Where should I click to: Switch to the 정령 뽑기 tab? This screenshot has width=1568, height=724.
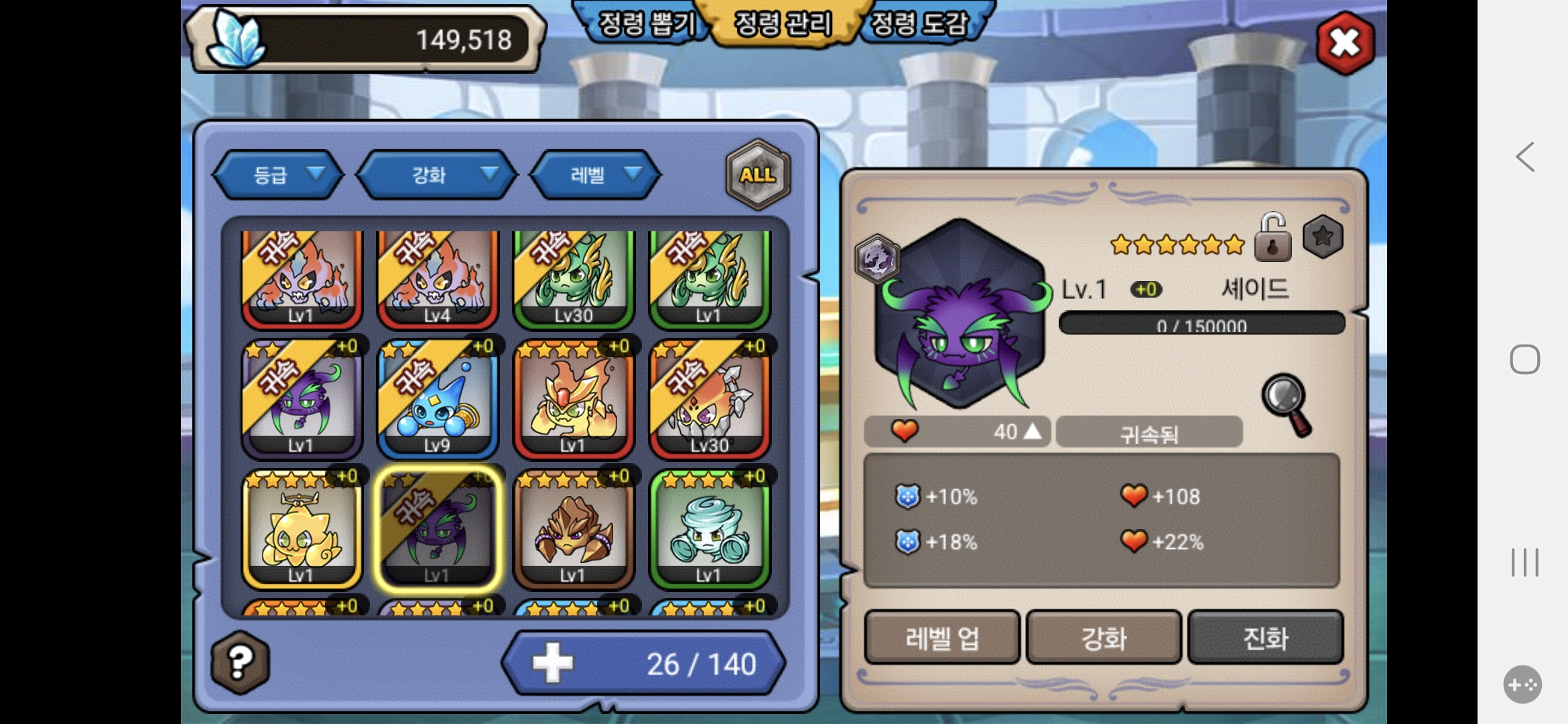click(x=645, y=24)
